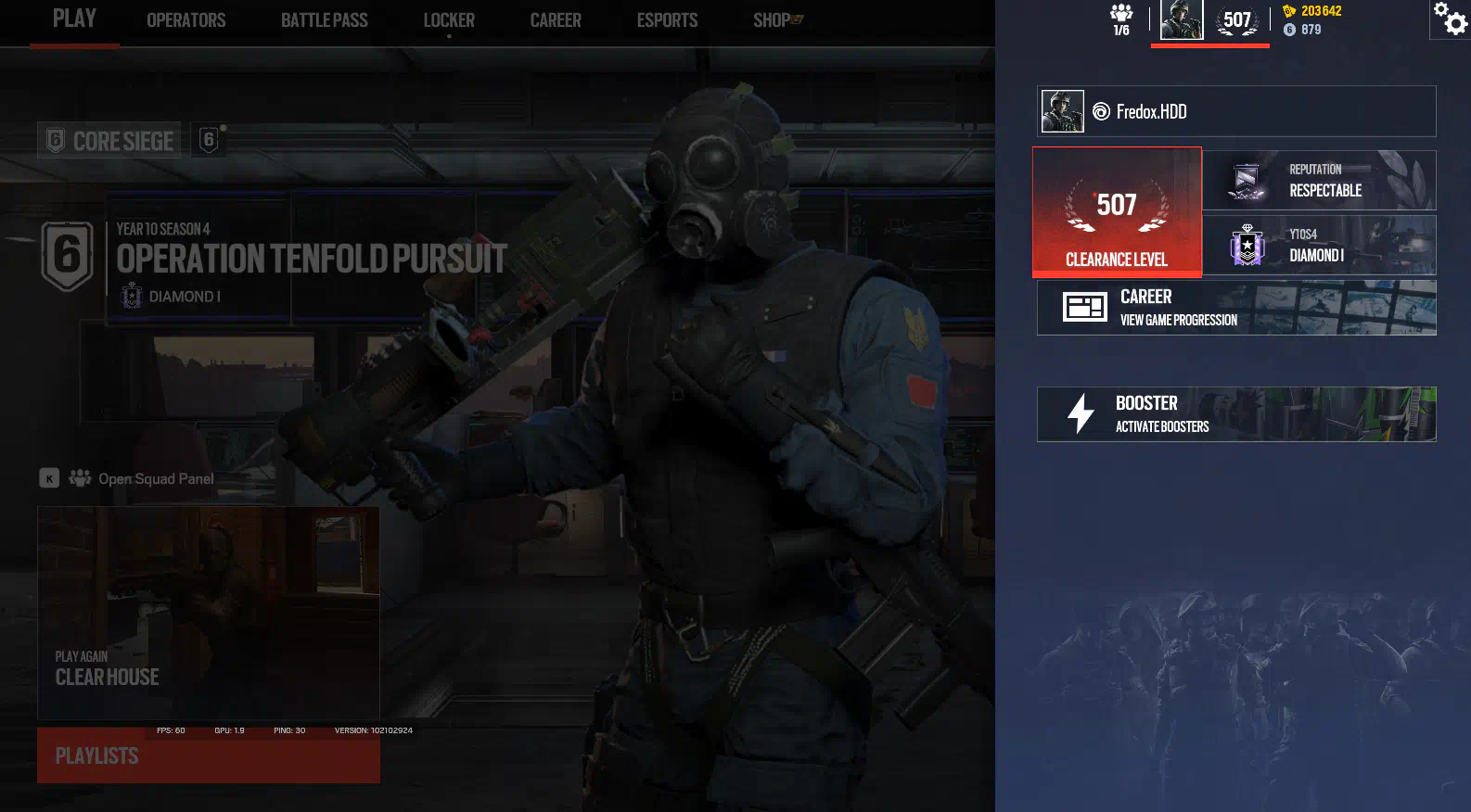1471x812 pixels.
Task: Click the Open Squad Panel option
Action: [155, 478]
